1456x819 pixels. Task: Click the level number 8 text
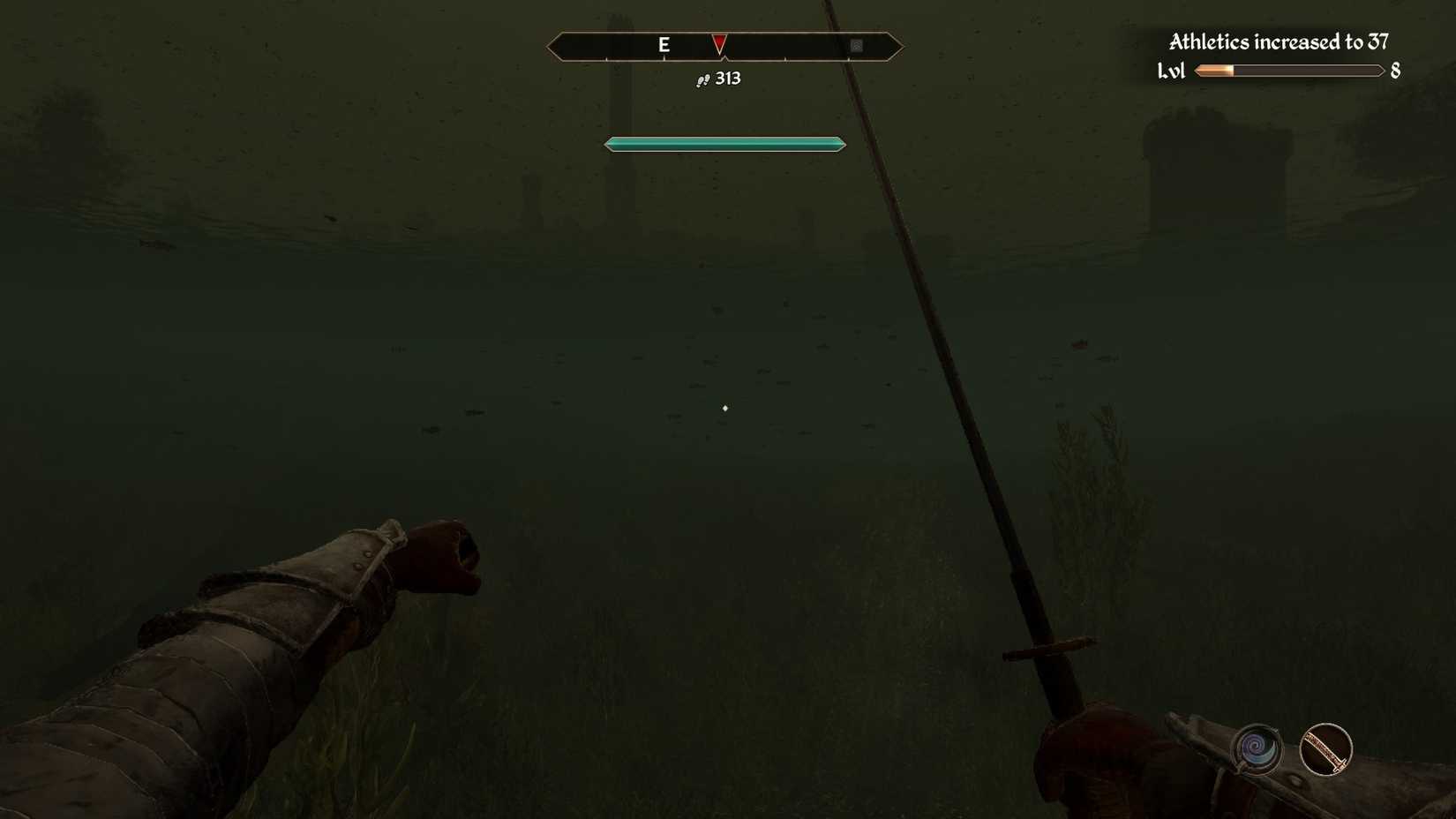[1395, 71]
